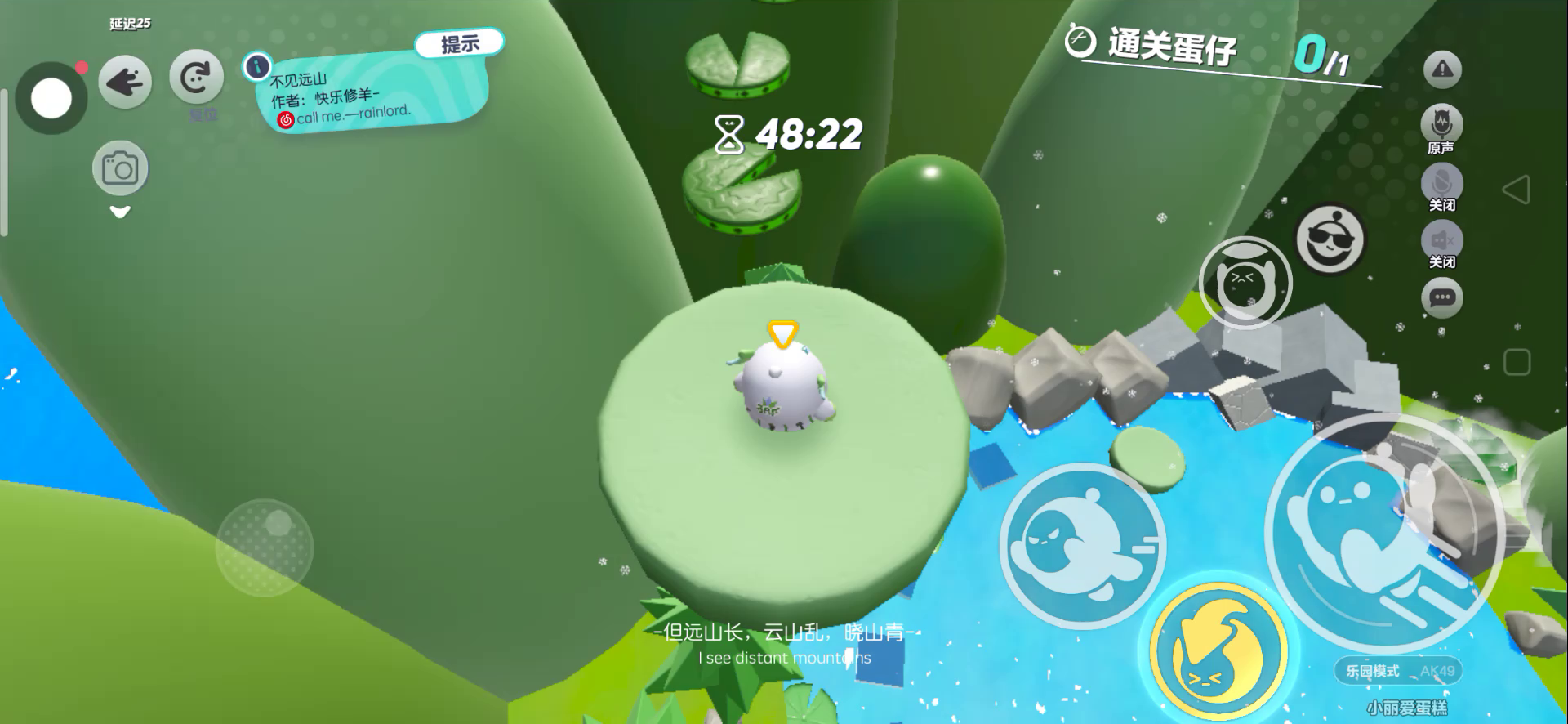Expand the chevron below the camera
The width and height of the screenshot is (1568, 724).
(120, 212)
